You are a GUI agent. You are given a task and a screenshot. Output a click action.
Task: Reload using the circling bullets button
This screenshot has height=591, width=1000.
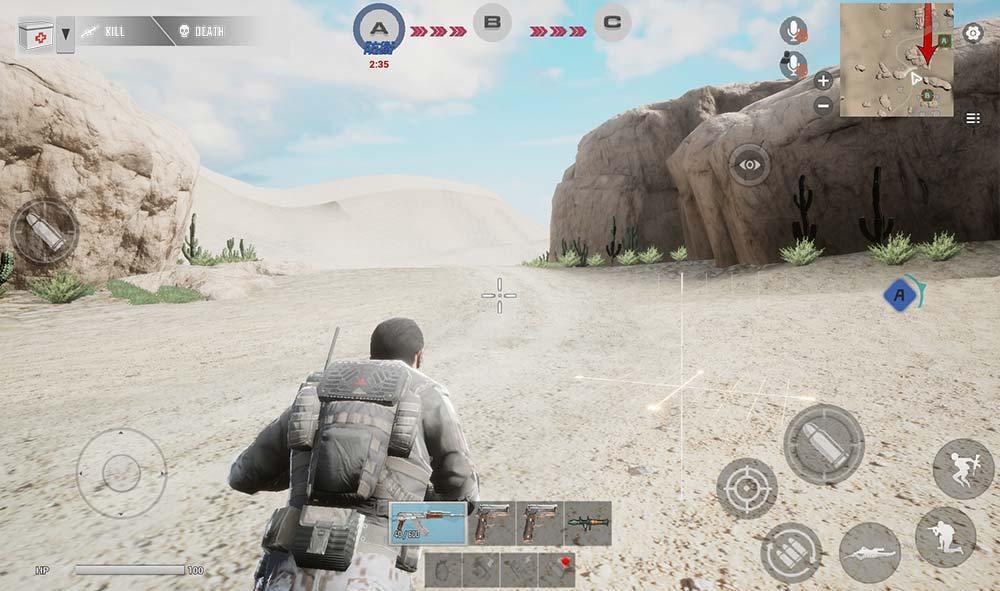click(x=791, y=553)
